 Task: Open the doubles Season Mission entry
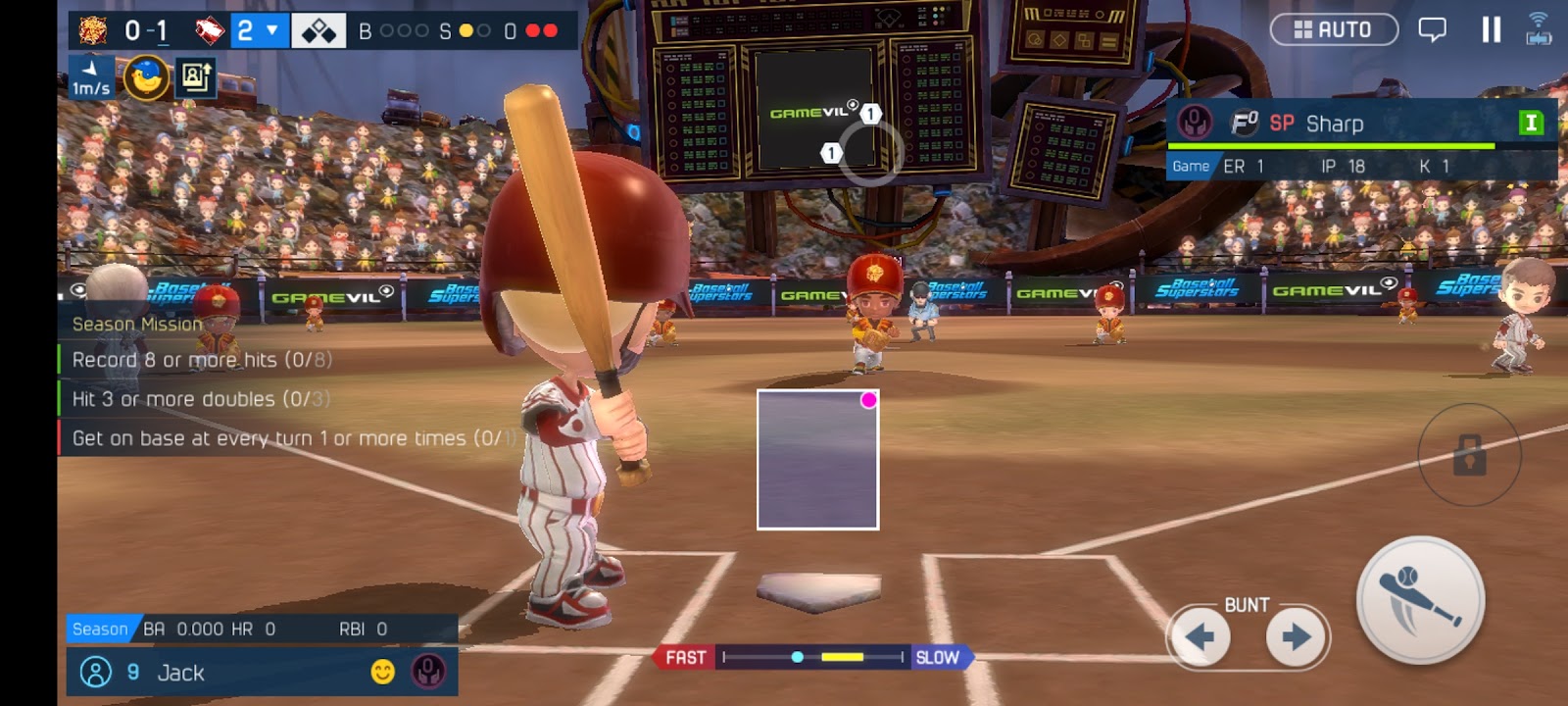(x=201, y=399)
